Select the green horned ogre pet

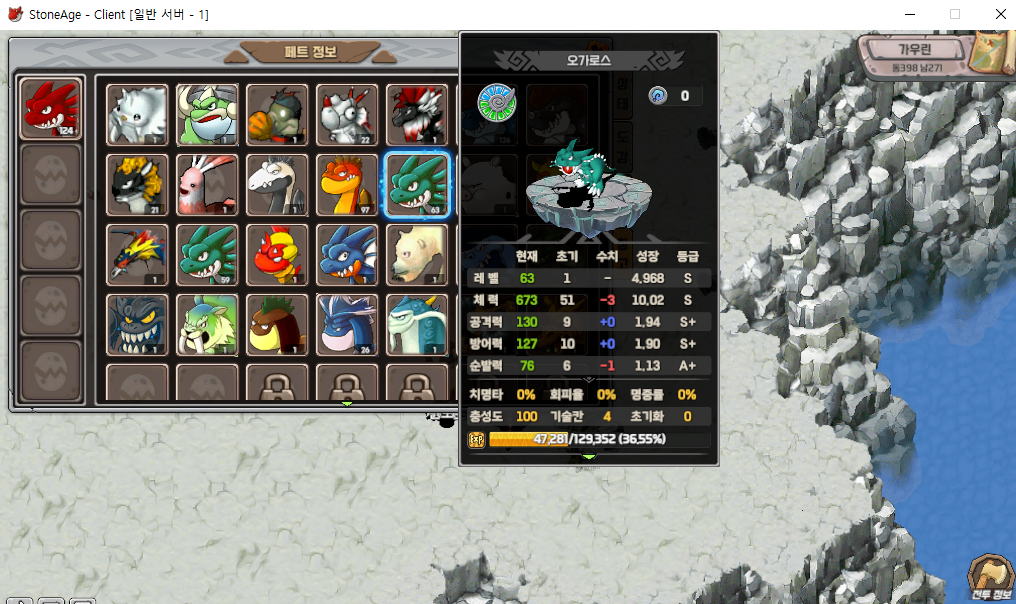pos(208,115)
